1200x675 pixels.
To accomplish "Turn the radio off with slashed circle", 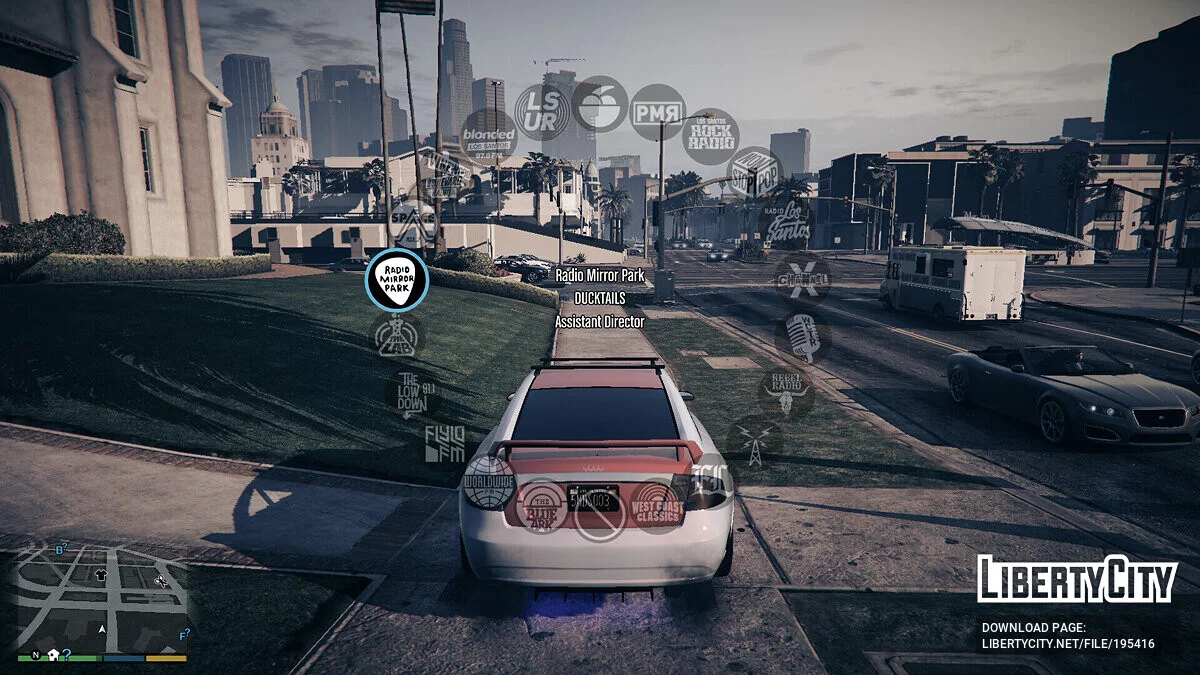I will point(599,514).
